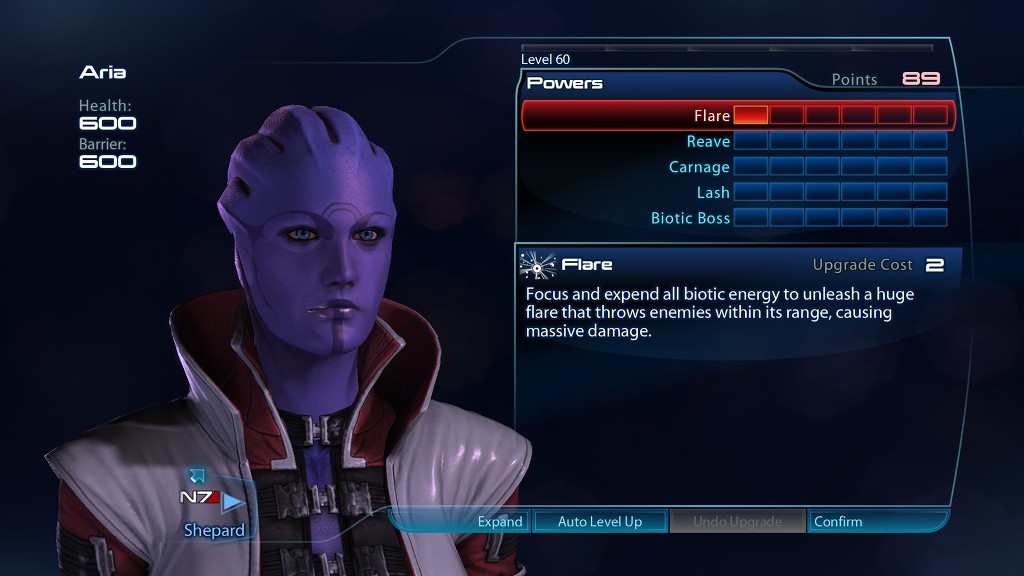1024x576 pixels.
Task: Switch to Shepard squad member
Action: click(214, 530)
